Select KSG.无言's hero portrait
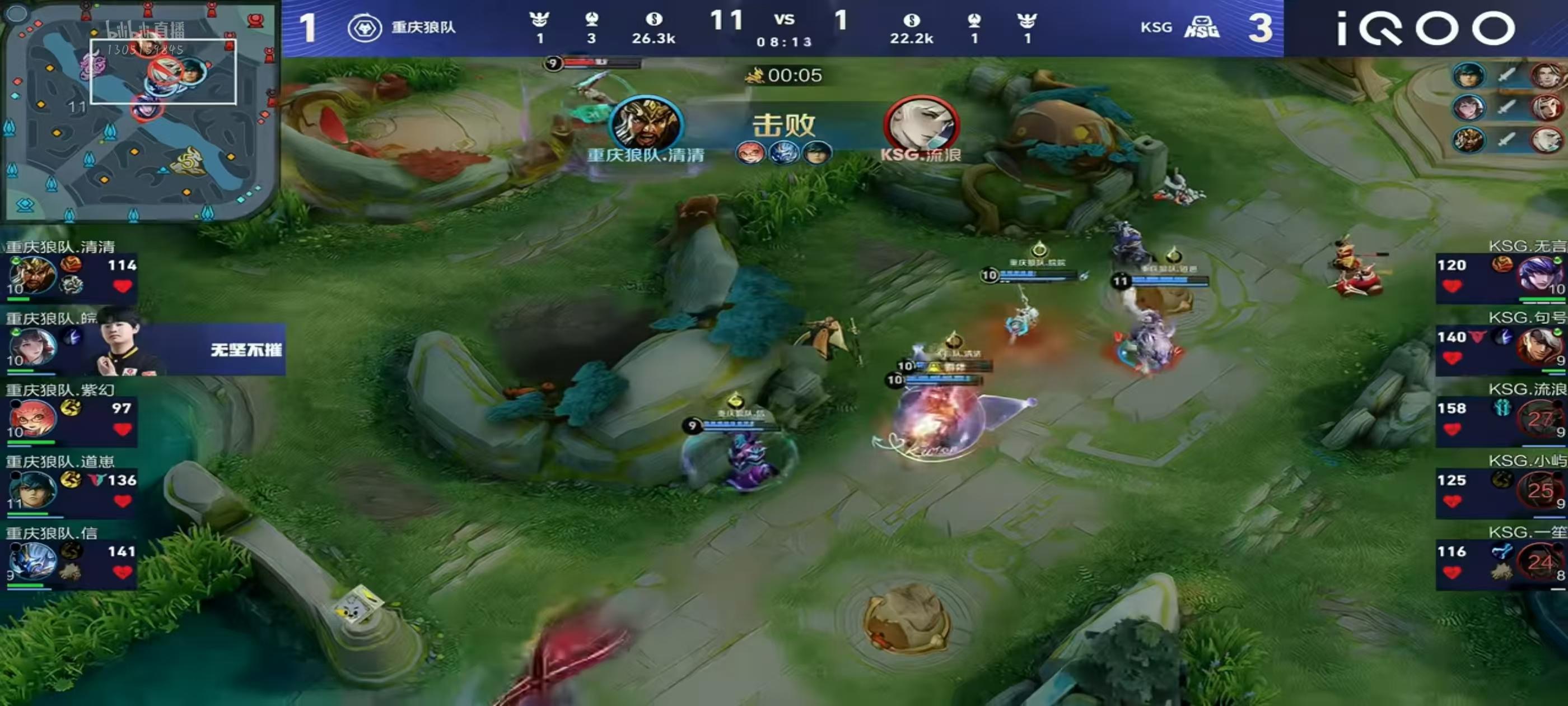Viewport: 1568px width, 706px height. (x=1538, y=275)
